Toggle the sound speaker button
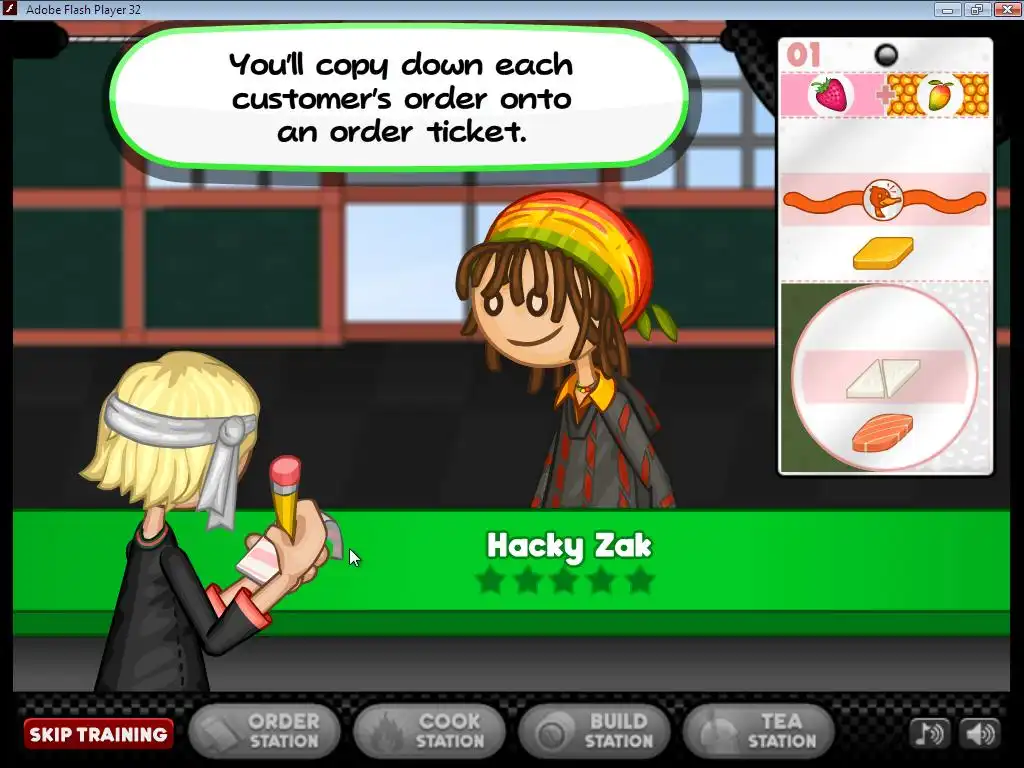The width and height of the screenshot is (1024, 768). pos(979,734)
